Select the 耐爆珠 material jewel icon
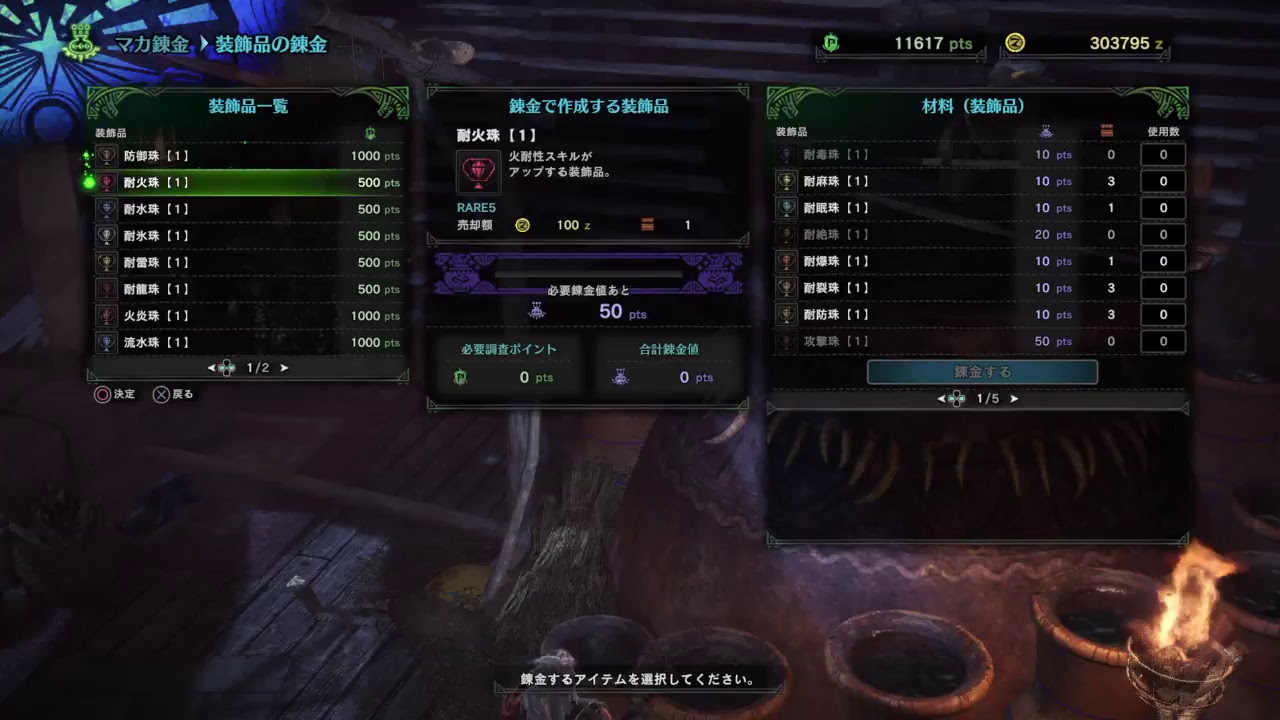This screenshot has width=1280, height=720. [784, 261]
